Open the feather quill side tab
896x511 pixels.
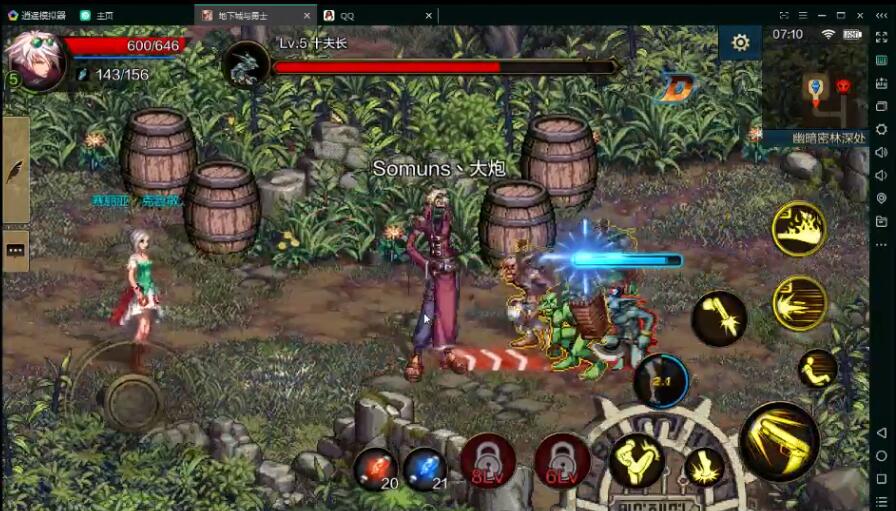(x=15, y=171)
